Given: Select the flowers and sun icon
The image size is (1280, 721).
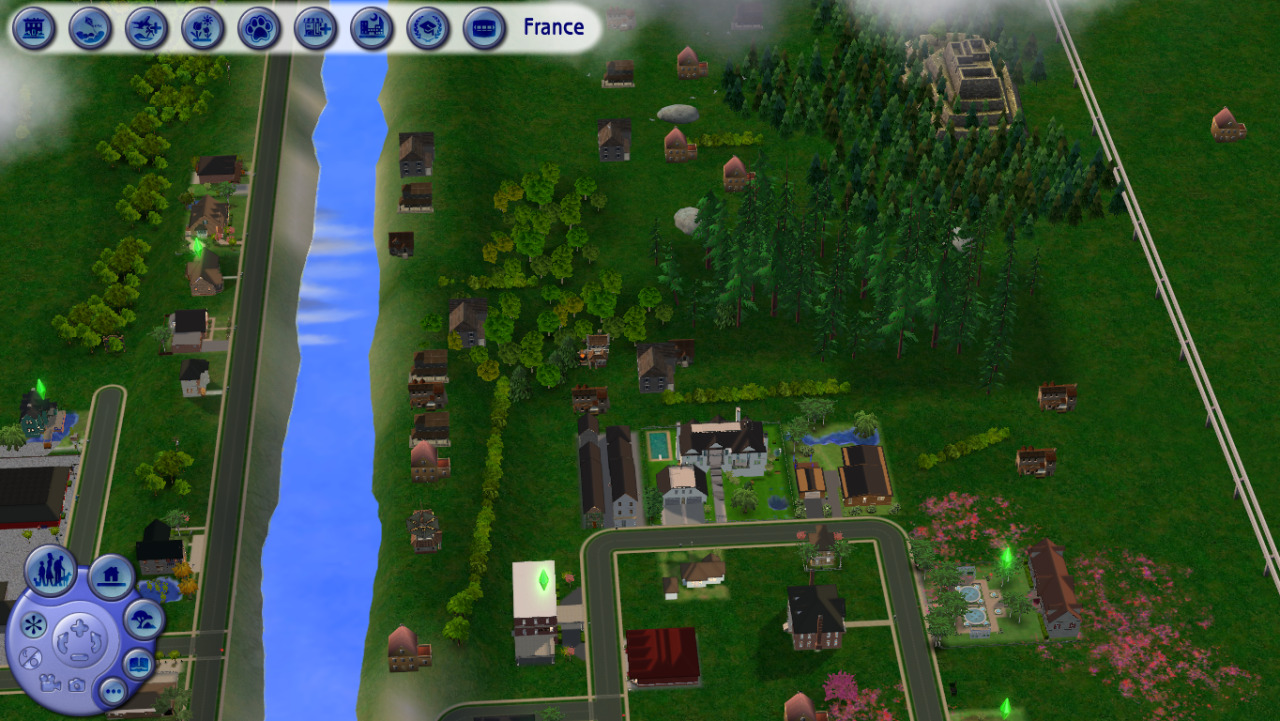Looking at the screenshot, I should coord(203,28).
